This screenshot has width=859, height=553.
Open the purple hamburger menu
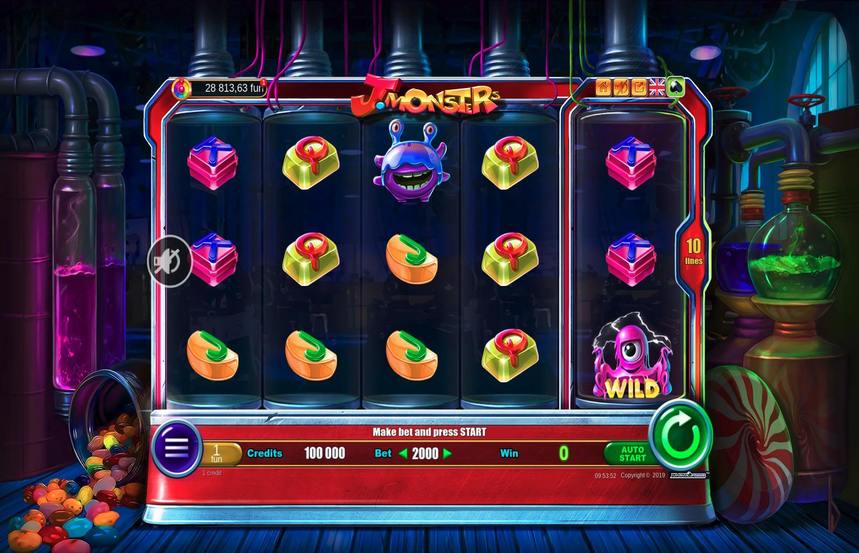pos(176,447)
